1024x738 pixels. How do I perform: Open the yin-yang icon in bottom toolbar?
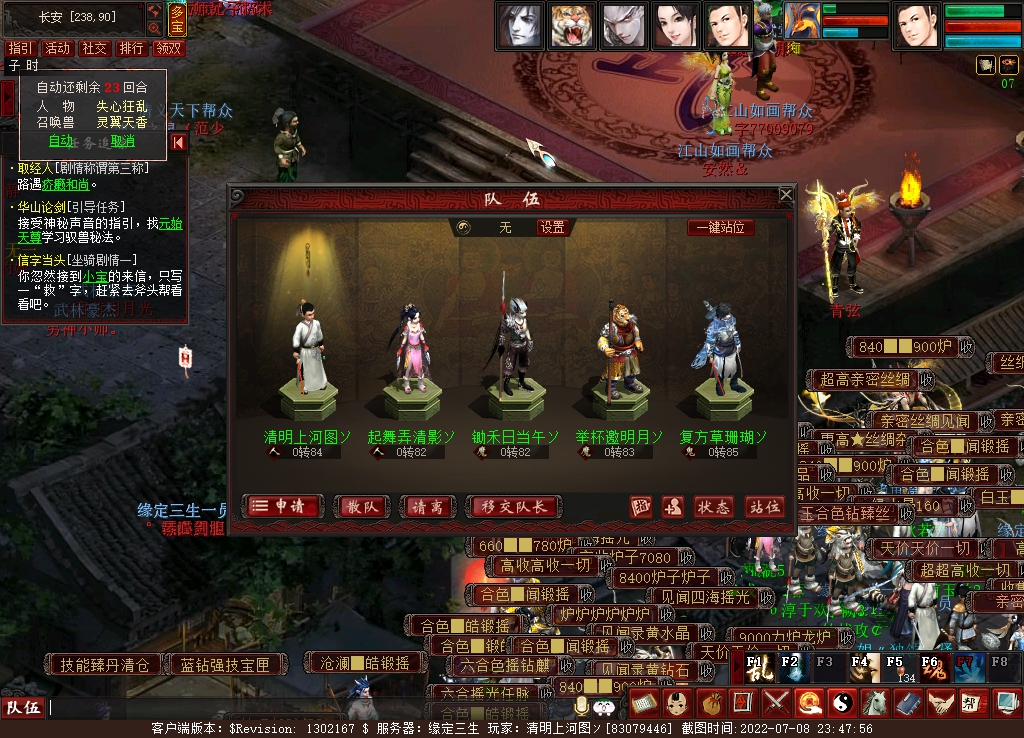pos(841,702)
